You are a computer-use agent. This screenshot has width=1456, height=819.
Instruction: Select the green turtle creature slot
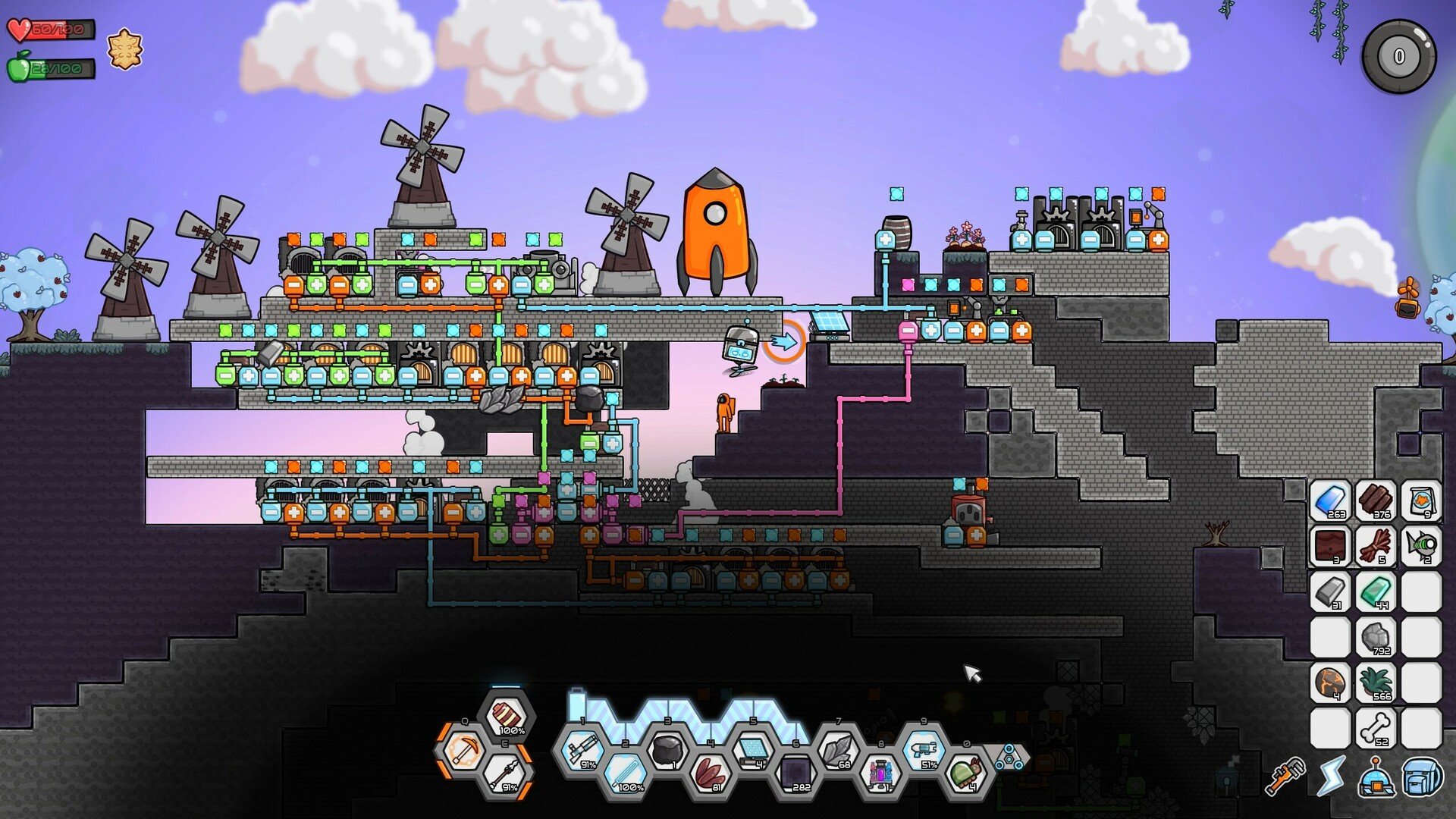point(966,773)
